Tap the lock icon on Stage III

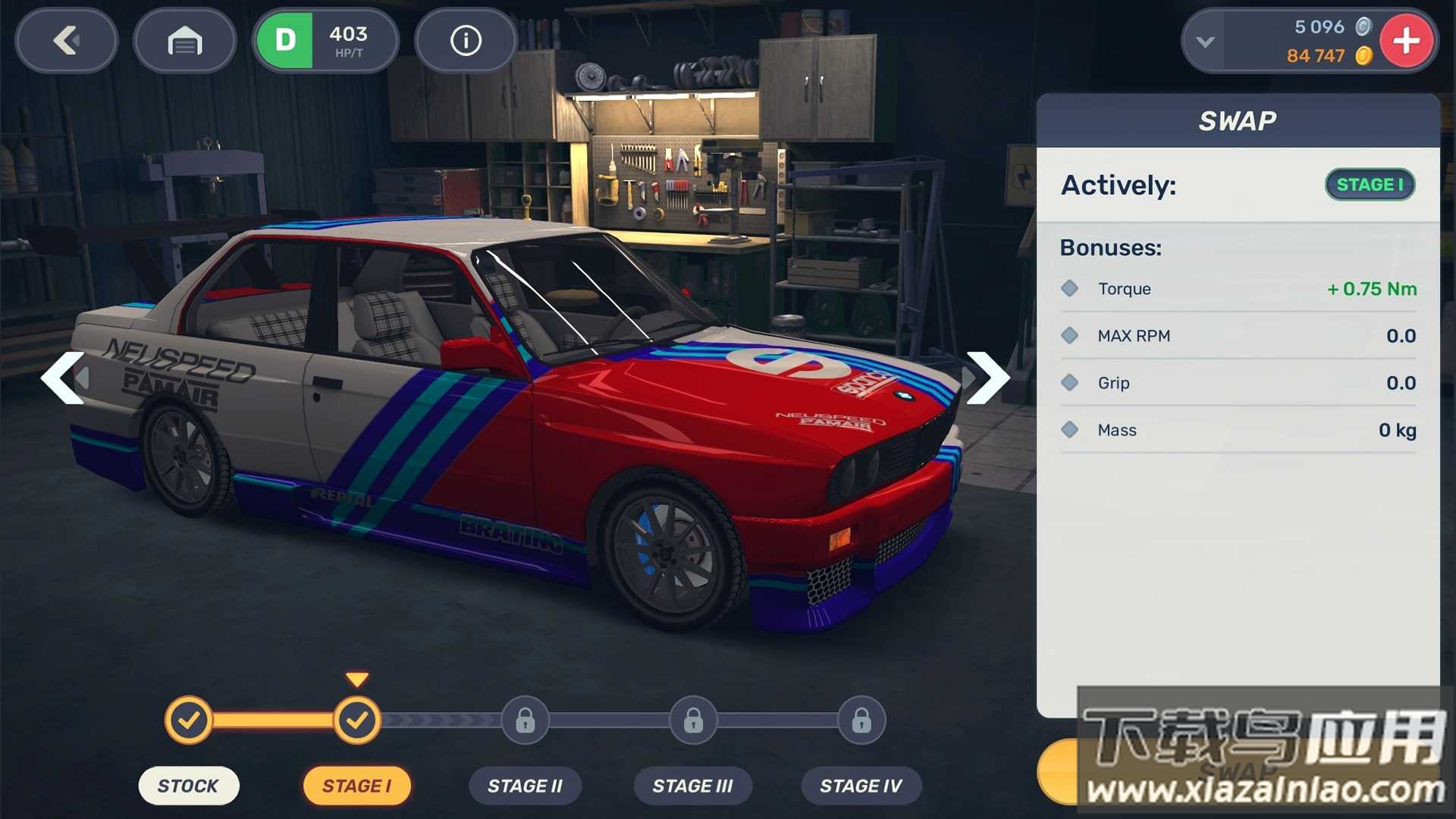tap(692, 720)
